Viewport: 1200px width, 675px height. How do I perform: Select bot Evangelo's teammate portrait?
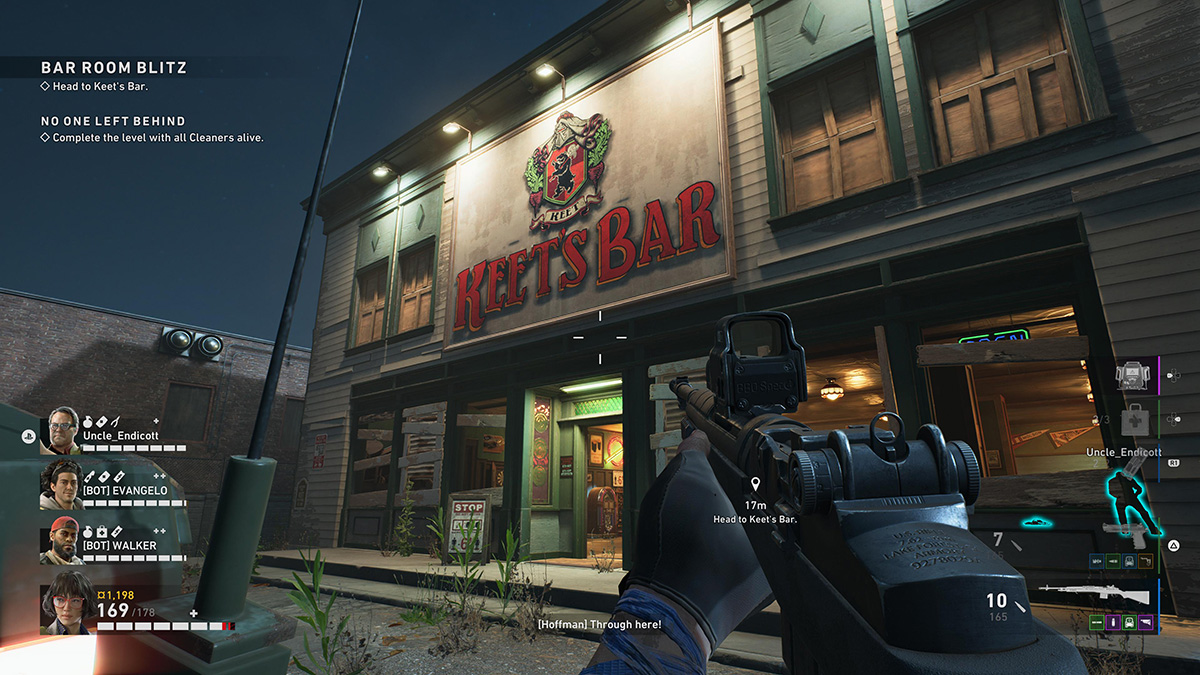(62, 483)
